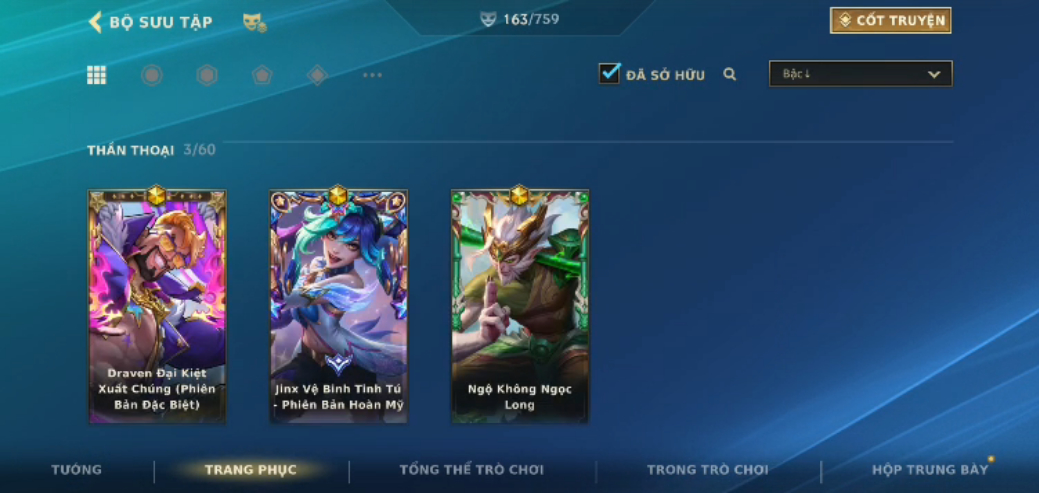Viewport: 1039px width, 493px height.
Task: Open the Cốt Truyện story button
Action: click(x=890, y=21)
